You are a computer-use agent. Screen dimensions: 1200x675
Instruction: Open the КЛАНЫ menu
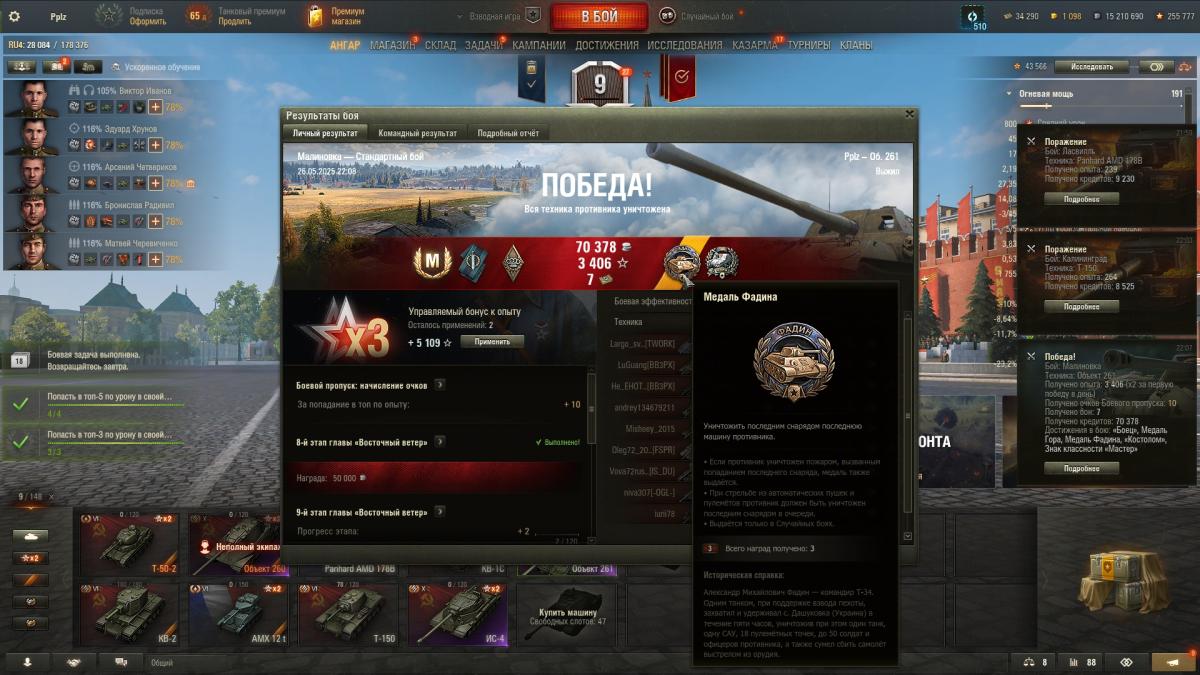click(x=855, y=45)
